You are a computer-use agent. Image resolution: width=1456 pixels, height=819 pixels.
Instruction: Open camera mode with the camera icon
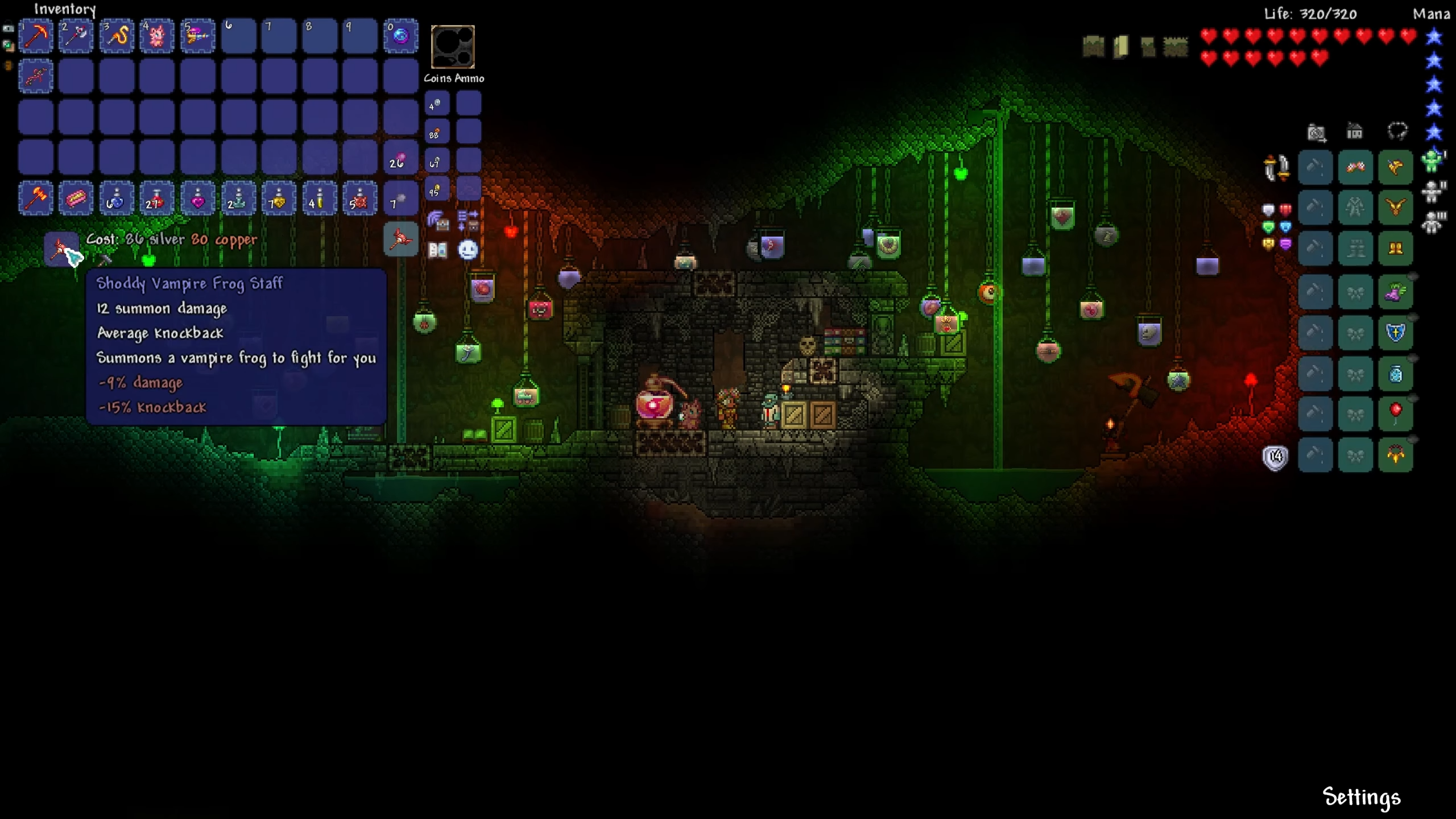[x=1316, y=133]
